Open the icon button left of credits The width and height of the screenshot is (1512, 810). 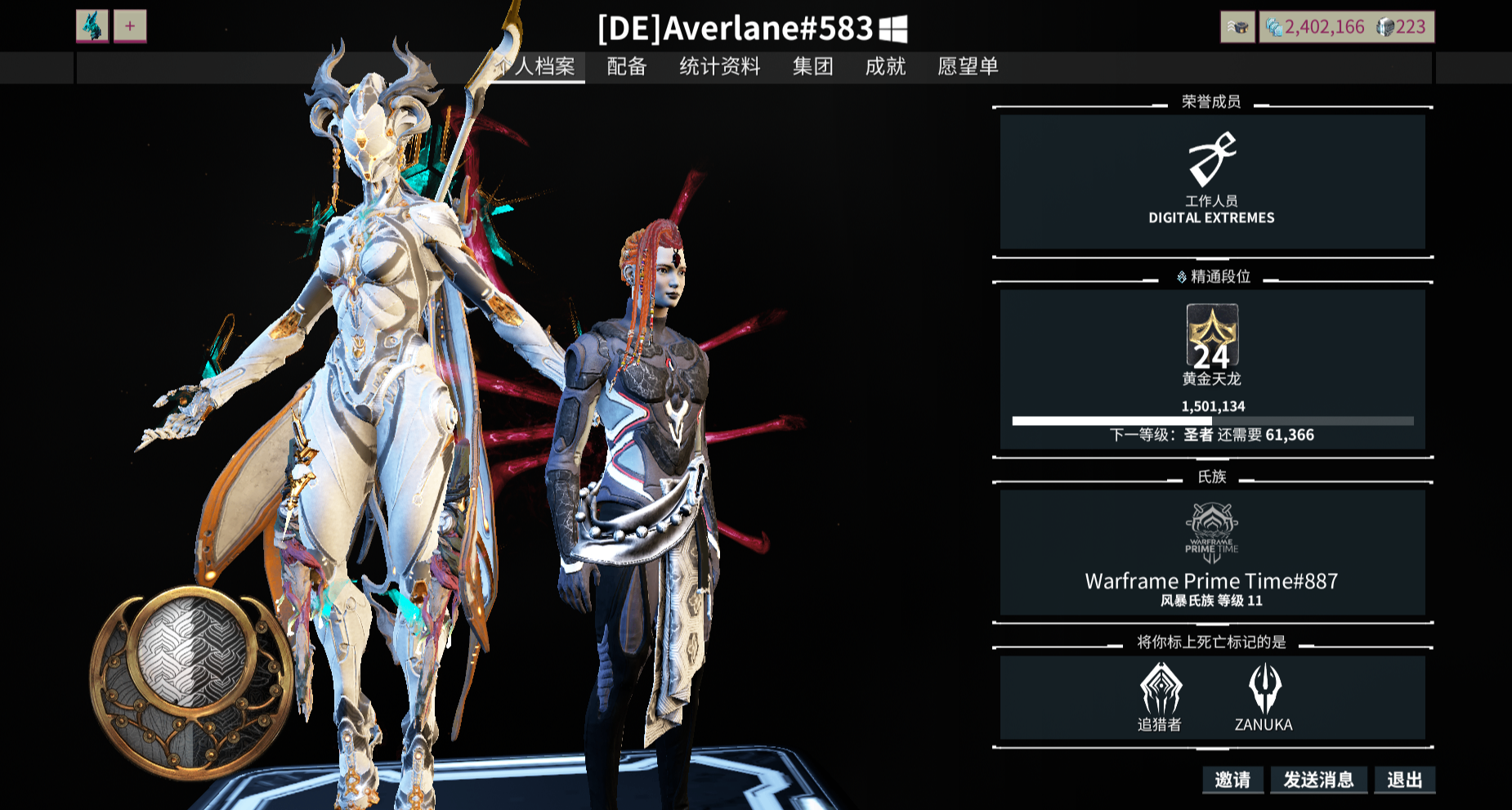[1237, 27]
